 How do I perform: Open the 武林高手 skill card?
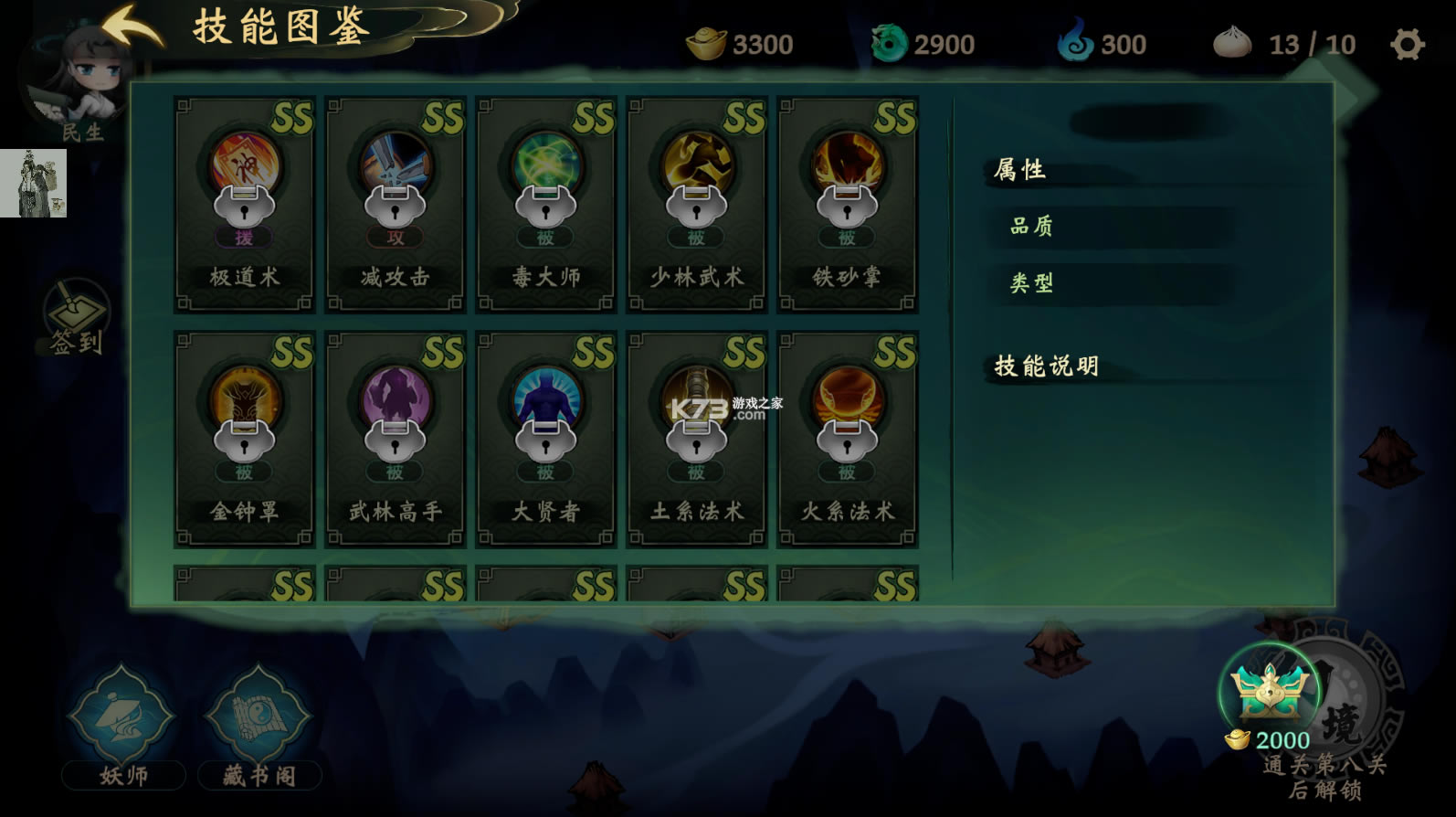click(396, 440)
